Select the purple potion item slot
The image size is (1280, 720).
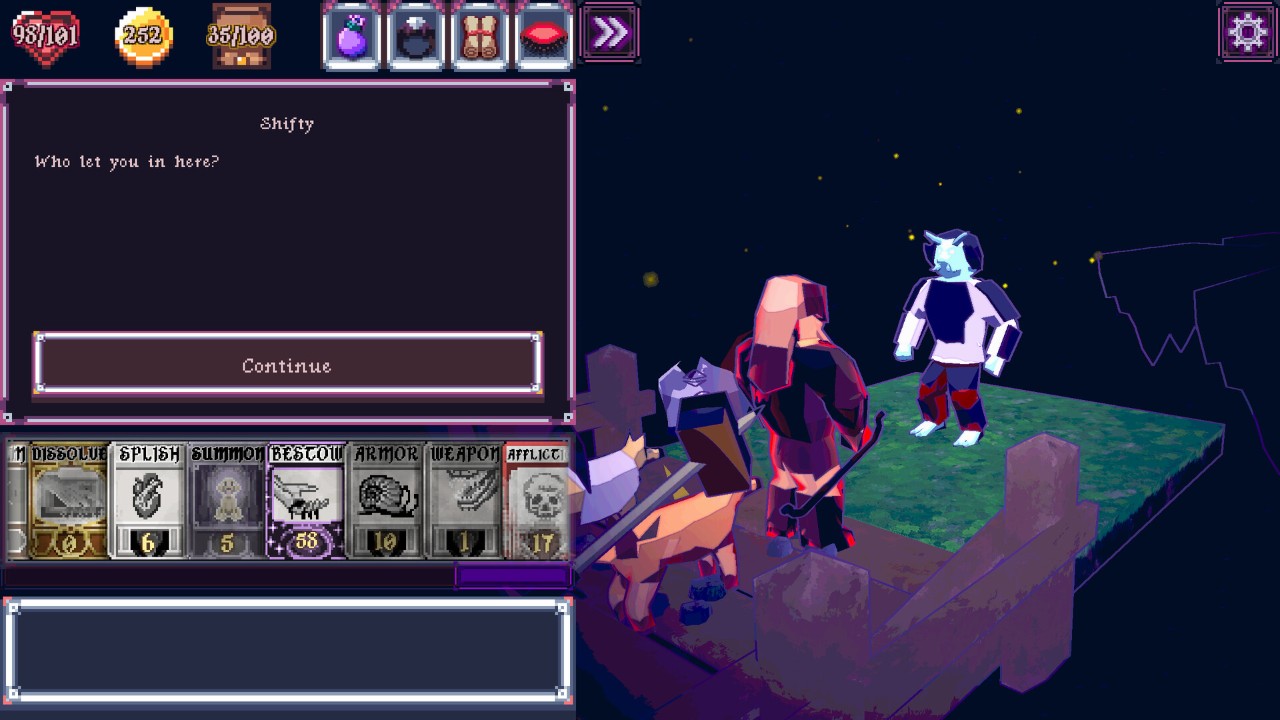(352, 36)
